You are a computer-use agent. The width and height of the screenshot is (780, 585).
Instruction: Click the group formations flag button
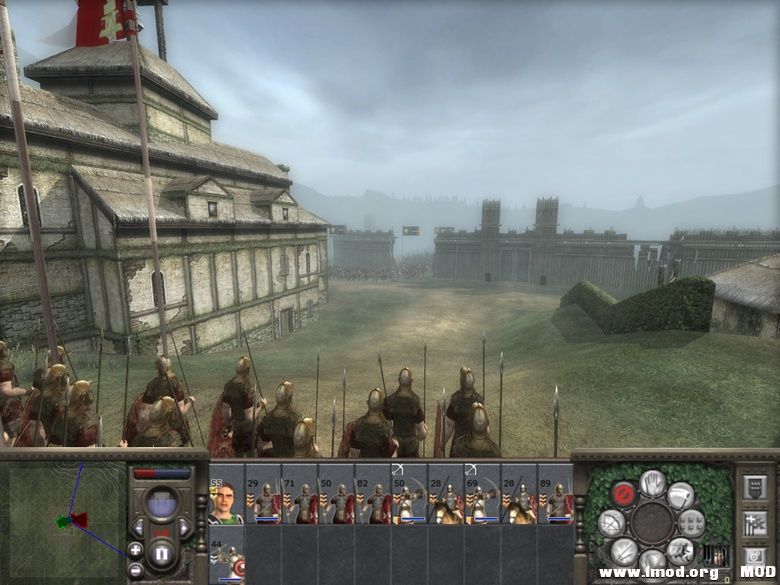tap(753, 522)
